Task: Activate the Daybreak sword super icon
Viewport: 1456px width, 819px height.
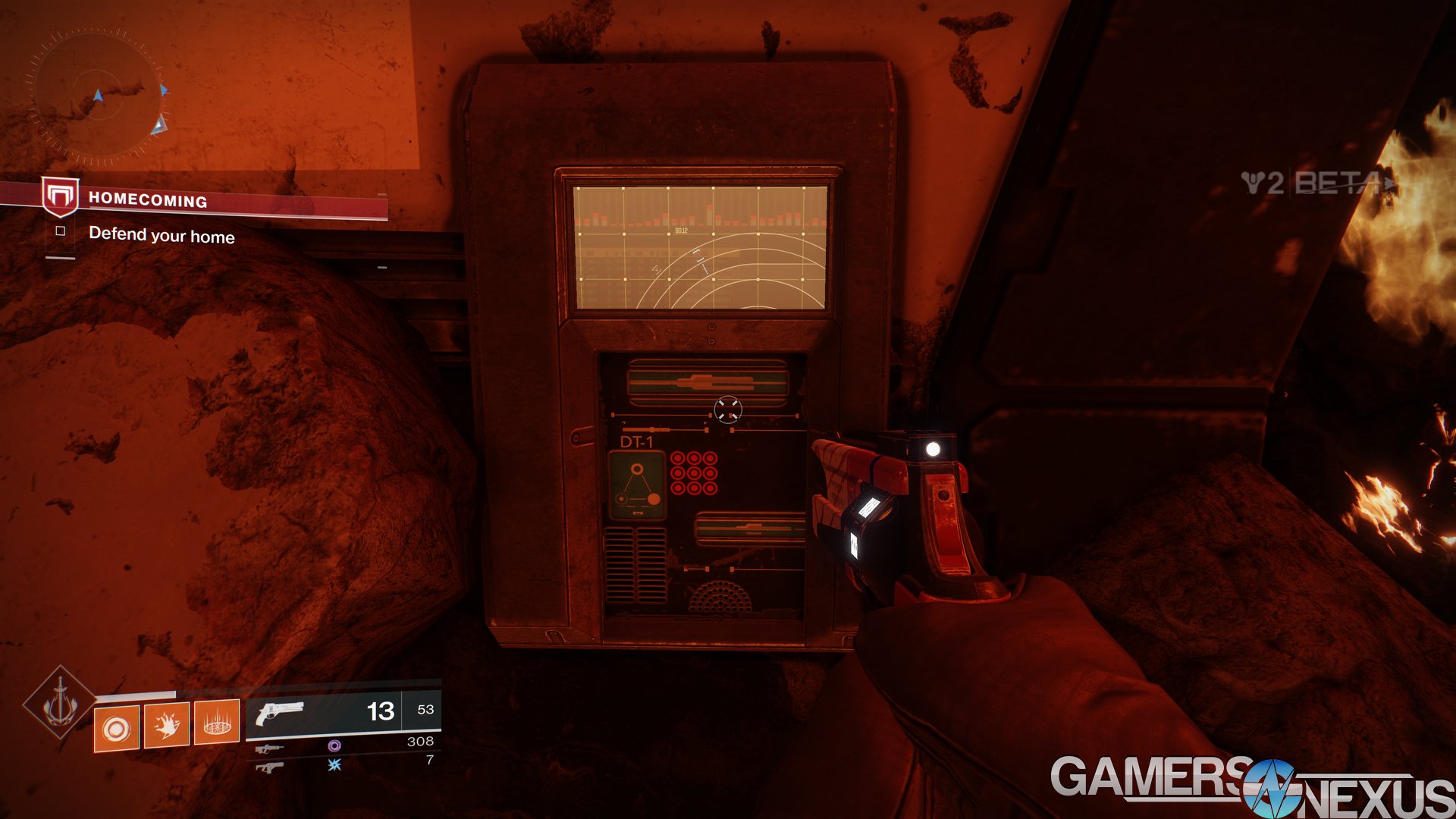Action: (x=59, y=703)
